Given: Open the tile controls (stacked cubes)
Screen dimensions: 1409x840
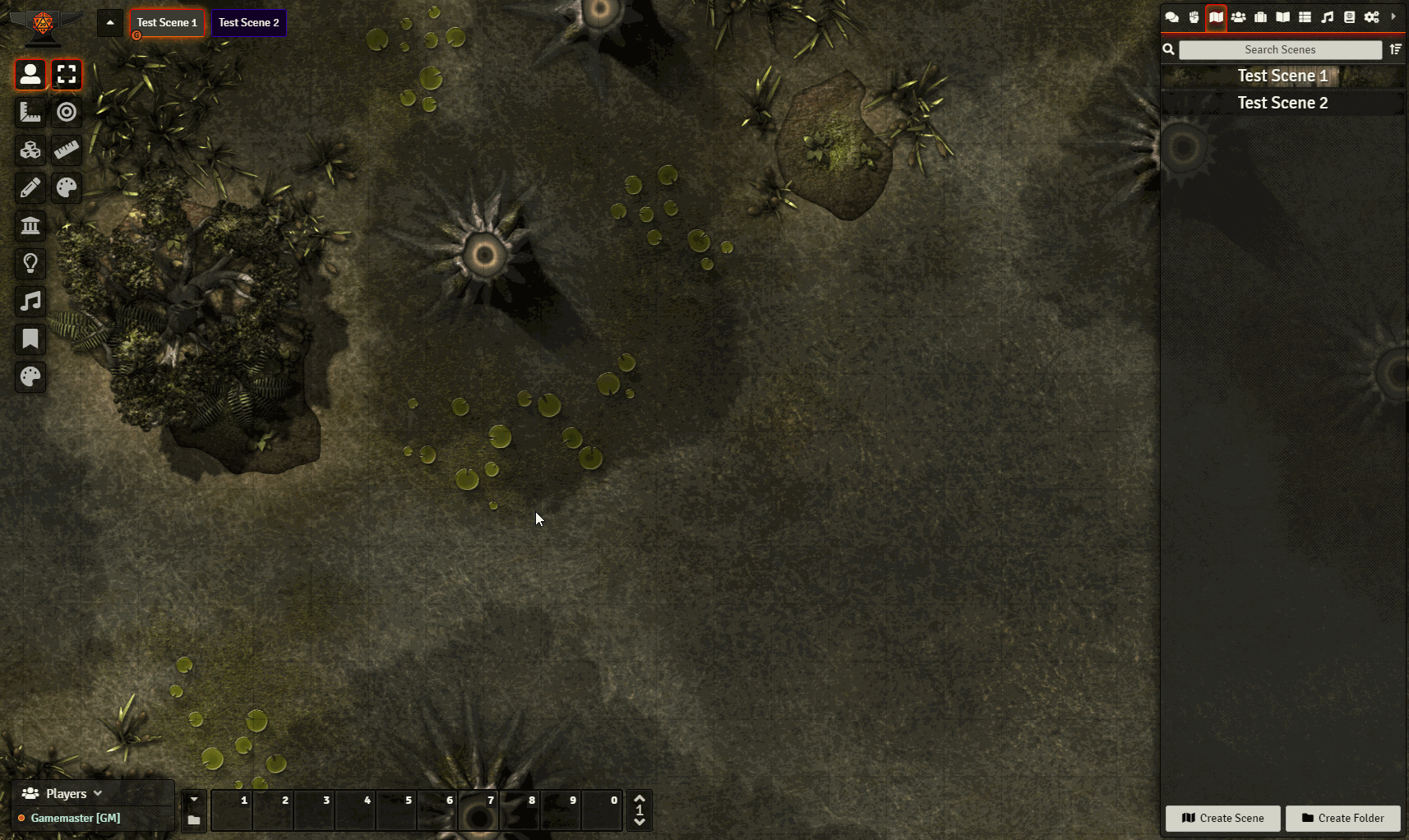Looking at the screenshot, I should [x=30, y=150].
